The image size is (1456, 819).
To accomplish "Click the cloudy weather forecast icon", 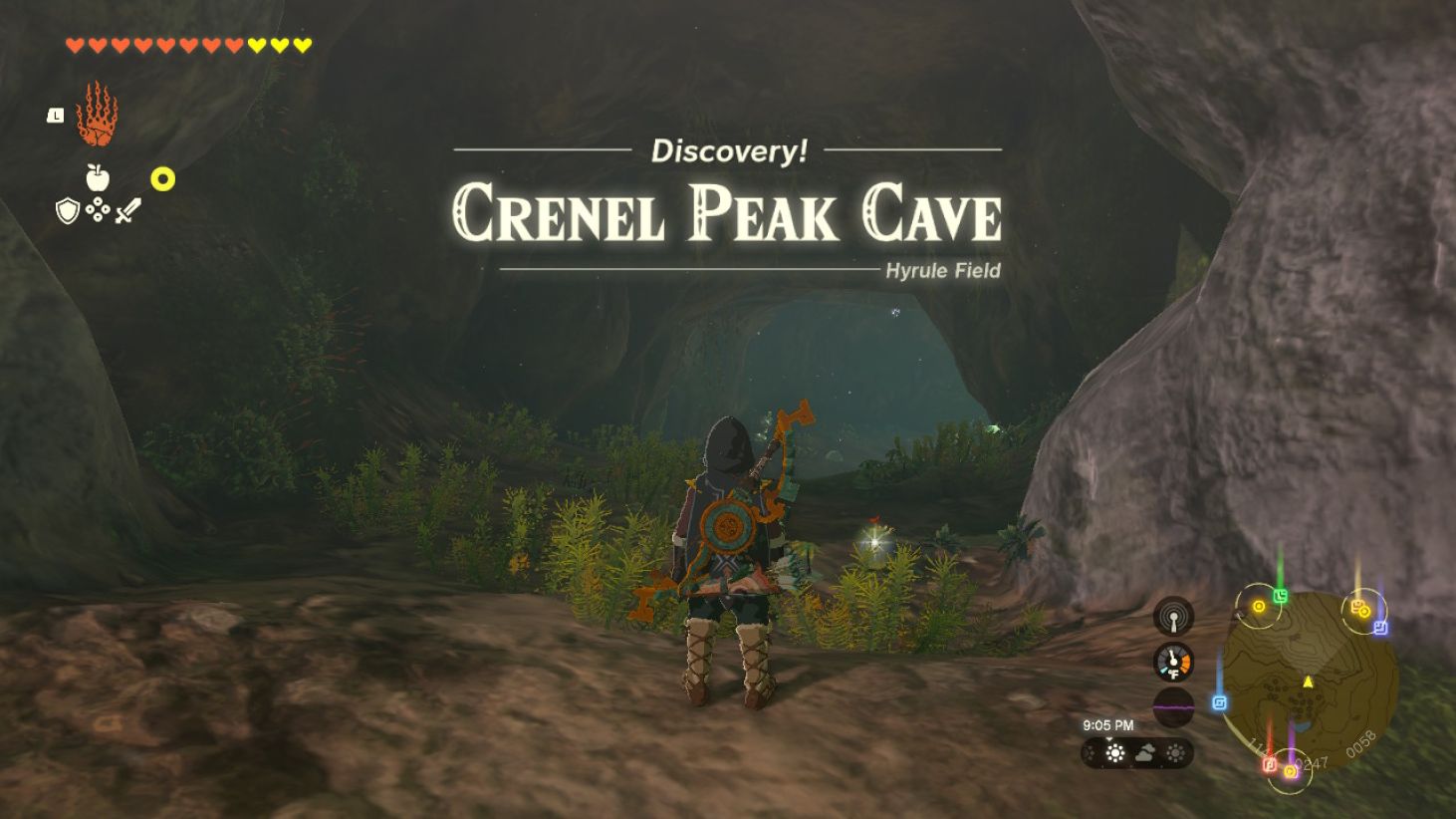I will pos(1146,754).
